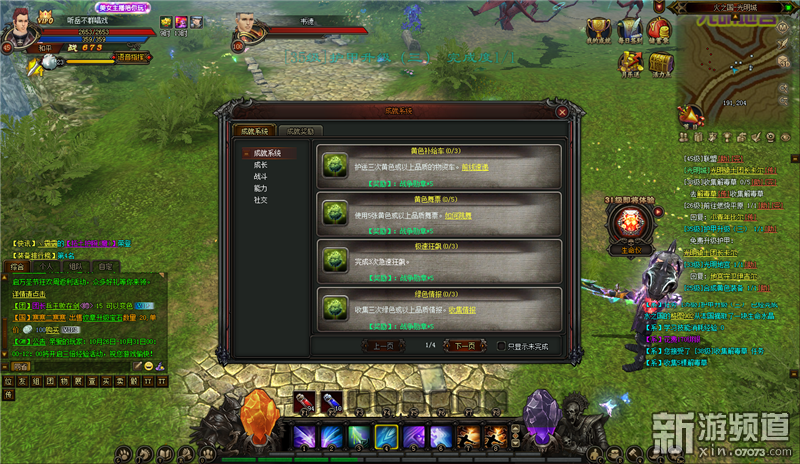The width and height of the screenshot is (800, 464).
Task: Switch to the 成就奖励 rewards tab
Action: [300, 131]
